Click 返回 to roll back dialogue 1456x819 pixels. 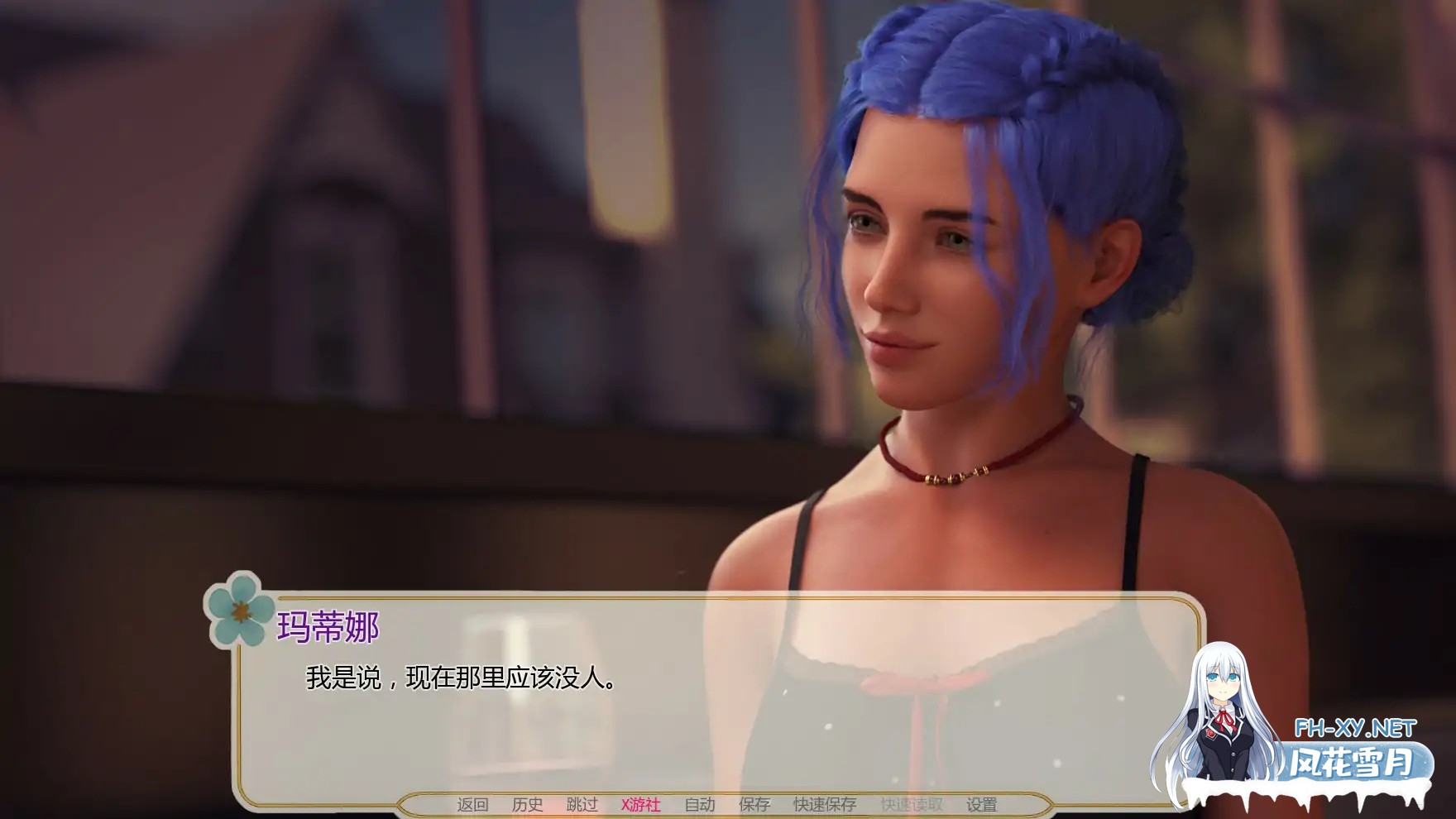pos(472,803)
